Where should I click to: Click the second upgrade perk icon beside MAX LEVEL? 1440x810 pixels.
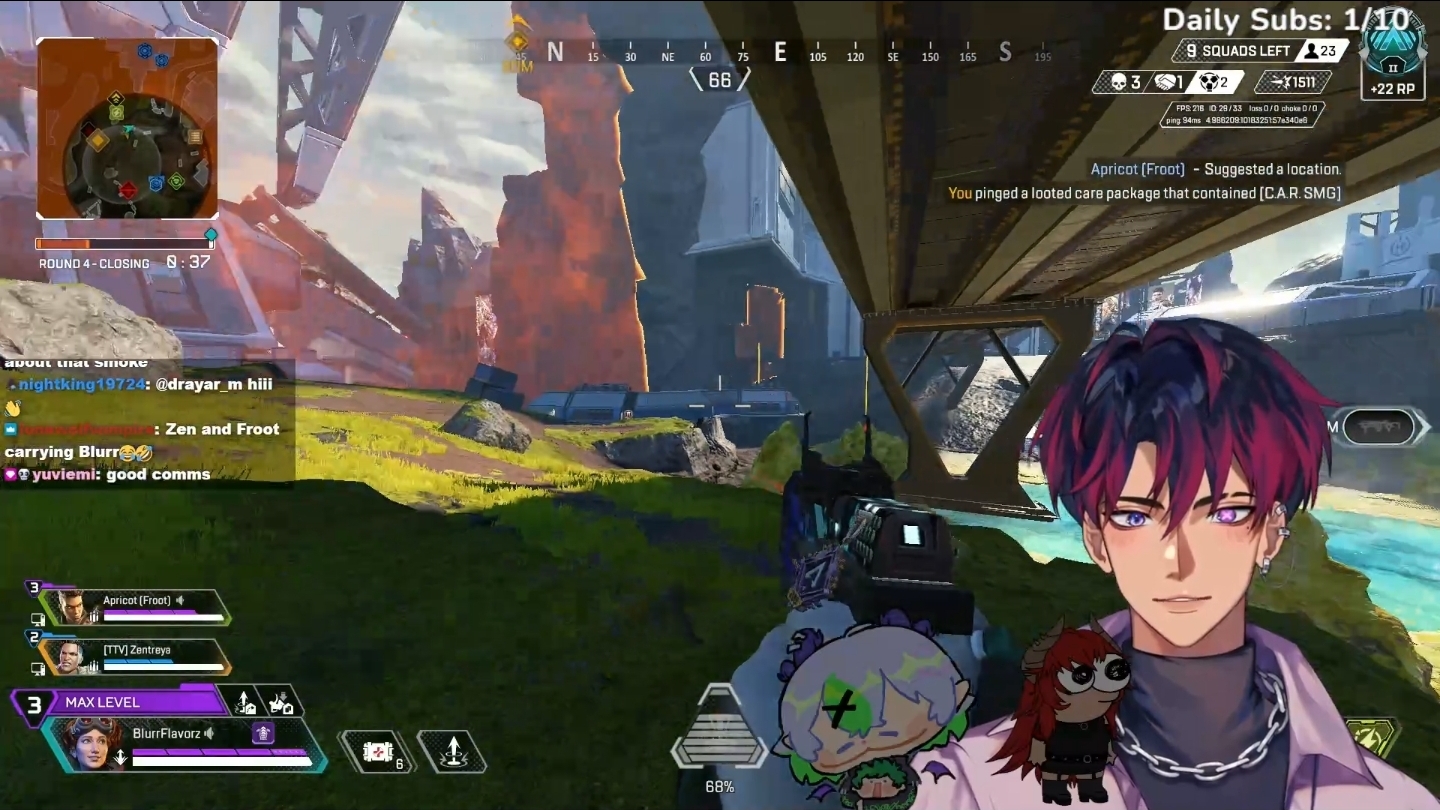(281, 703)
